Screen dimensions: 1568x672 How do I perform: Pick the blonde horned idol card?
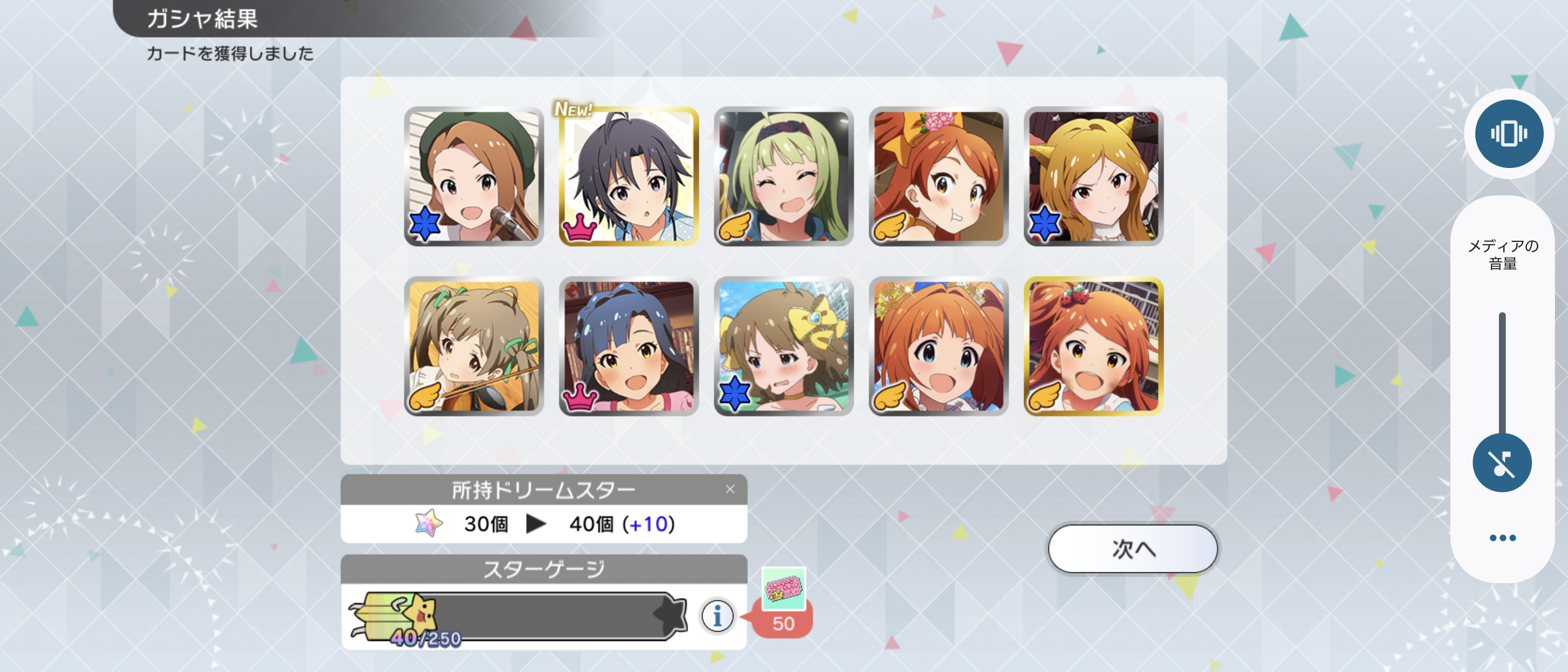pyautogui.click(x=1093, y=177)
